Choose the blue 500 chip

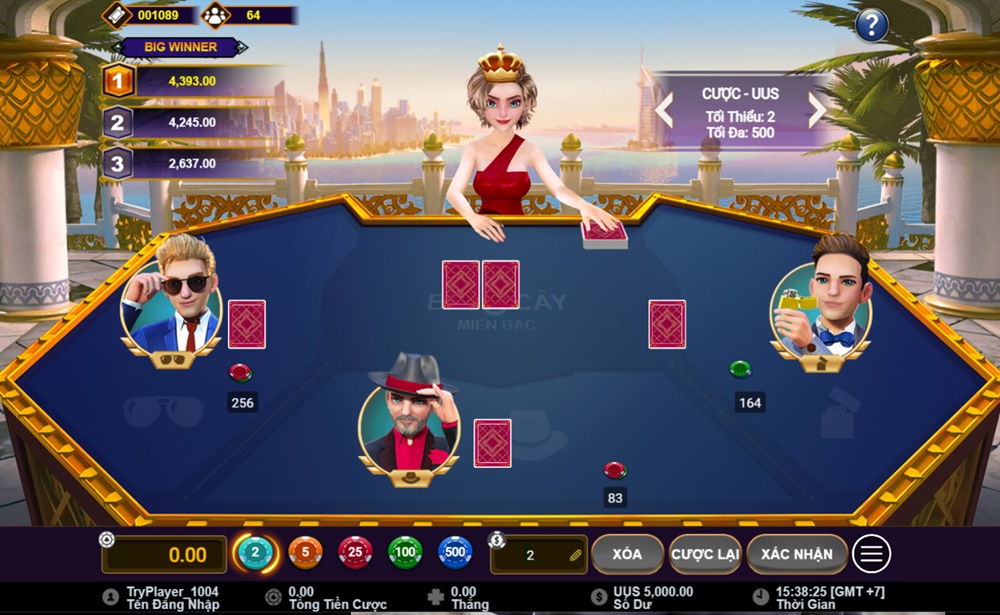click(x=455, y=553)
